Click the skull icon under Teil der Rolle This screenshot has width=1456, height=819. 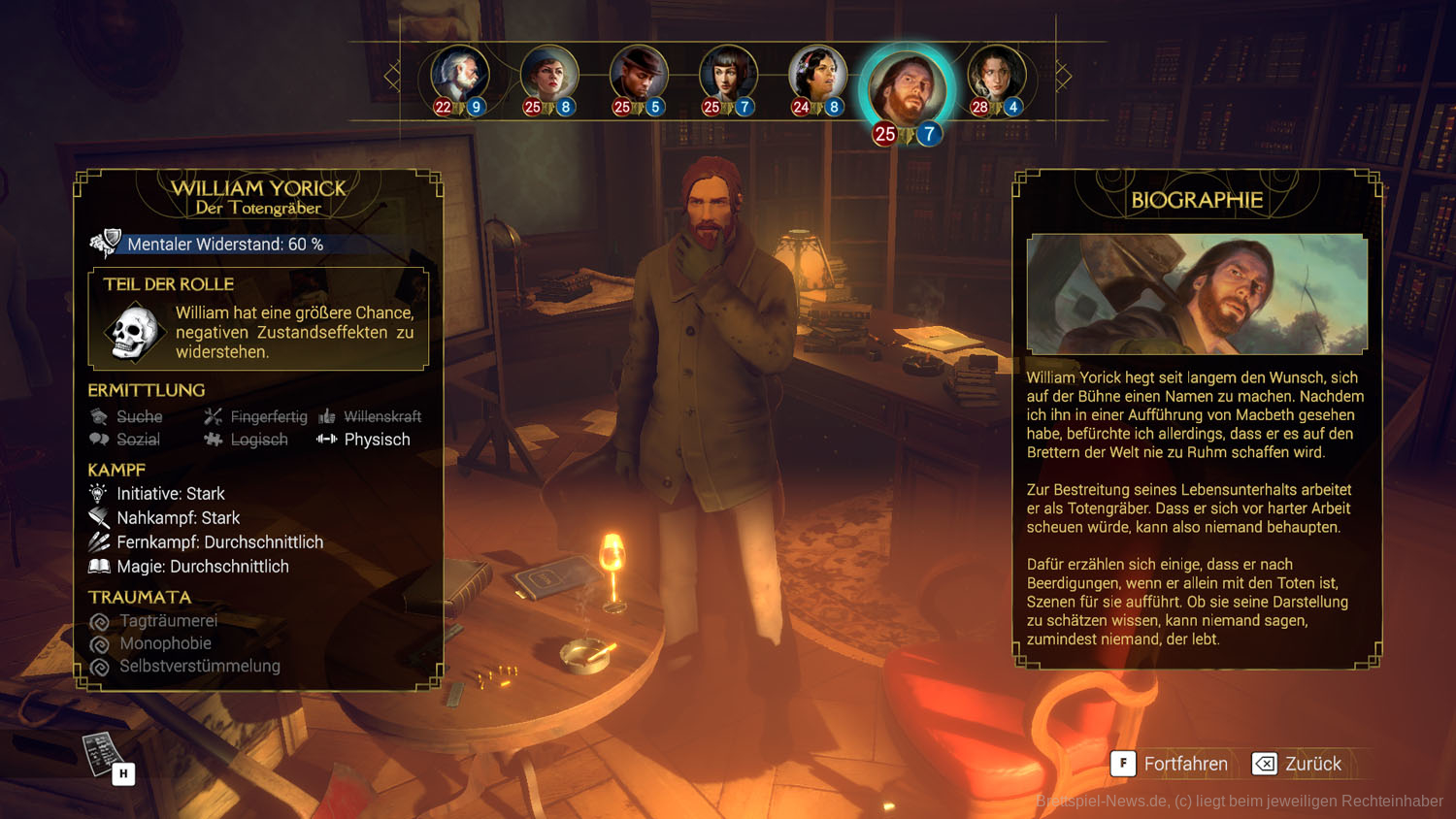coord(134,332)
